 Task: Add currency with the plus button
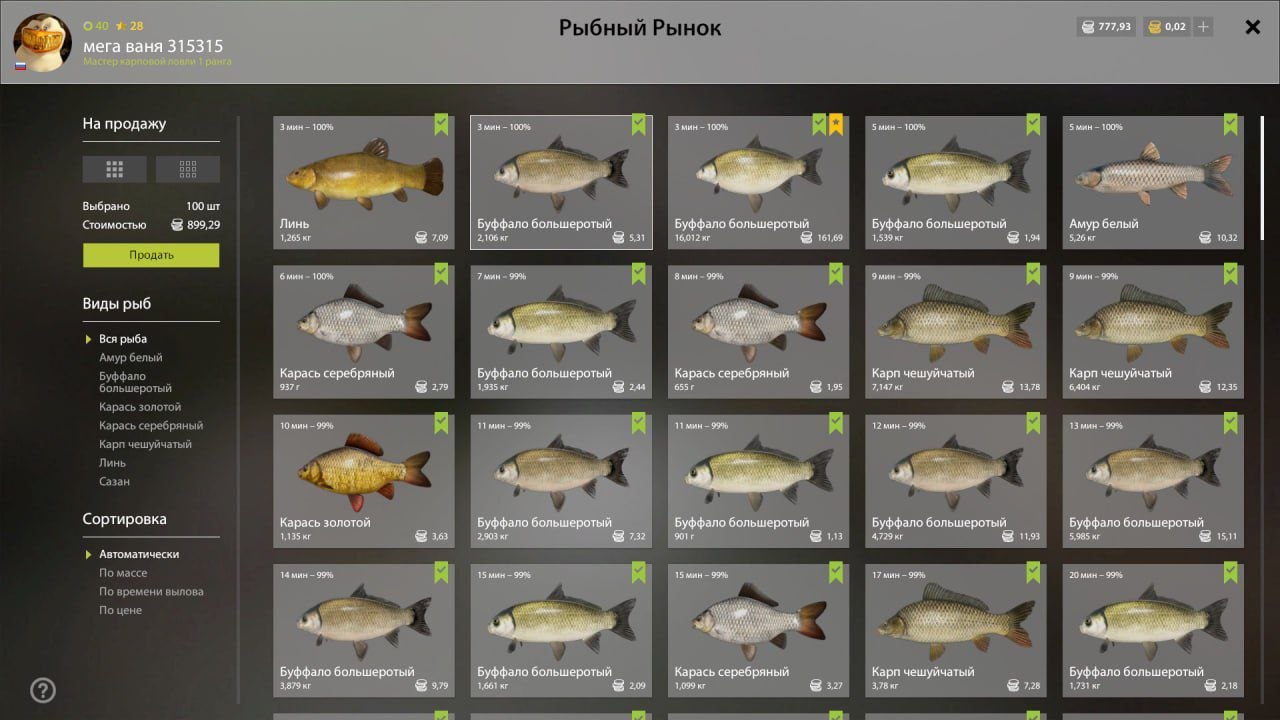pos(1203,27)
